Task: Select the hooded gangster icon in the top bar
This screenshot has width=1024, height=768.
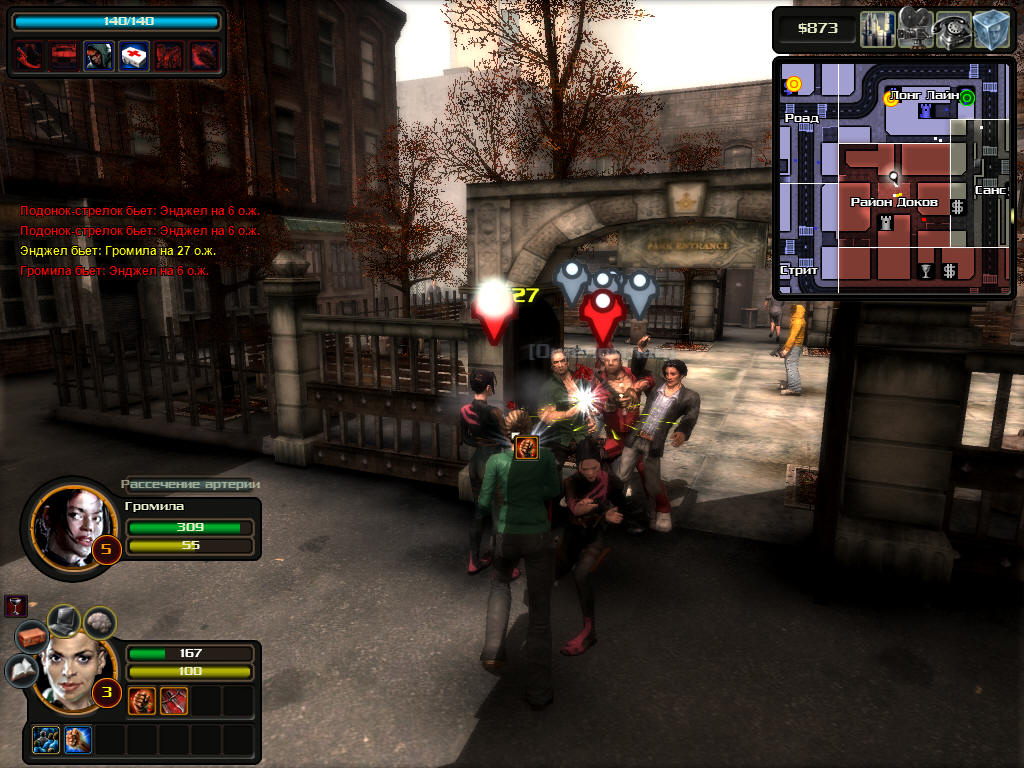Action: [x=98, y=56]
